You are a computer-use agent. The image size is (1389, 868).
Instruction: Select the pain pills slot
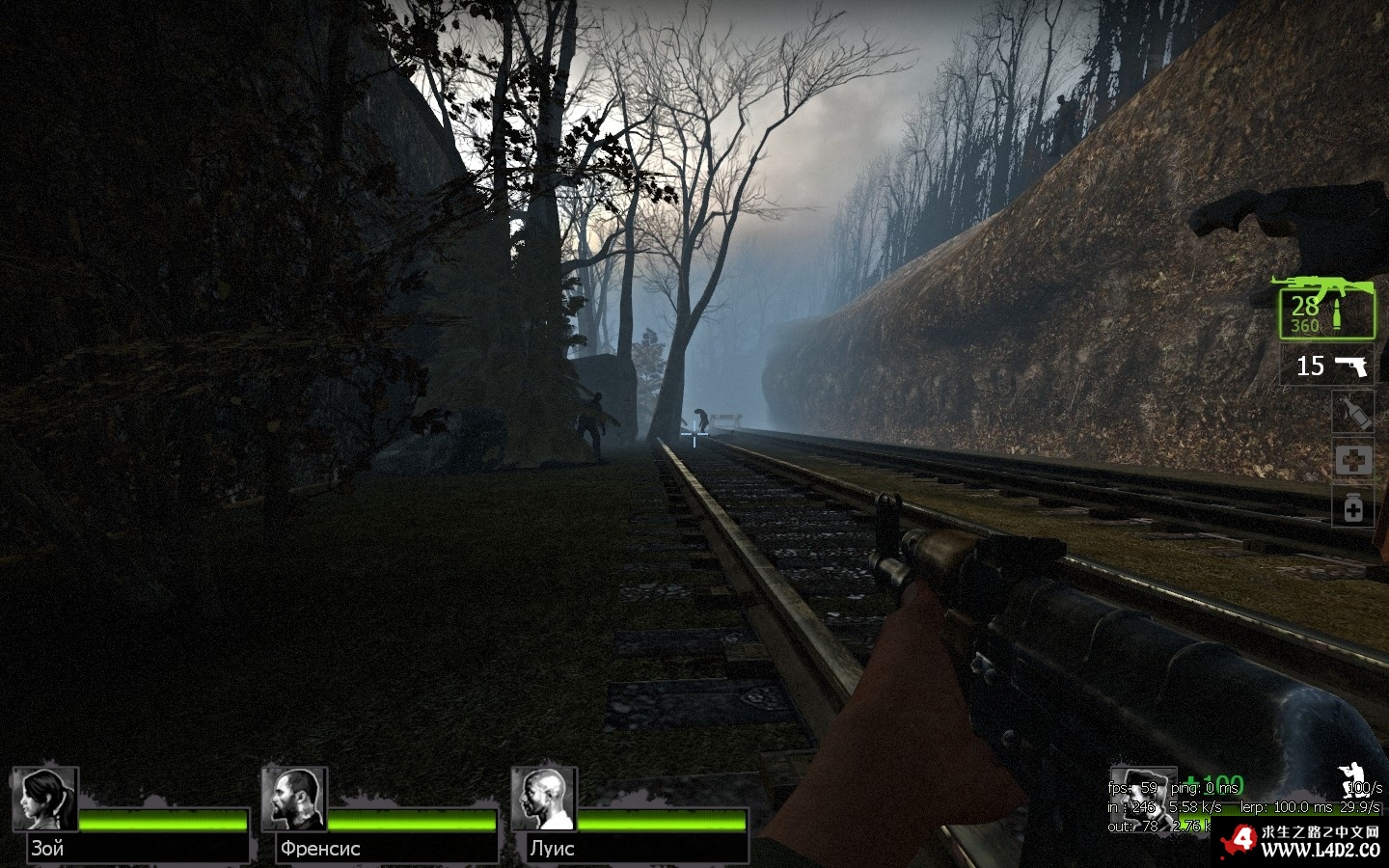point(1352,506)
